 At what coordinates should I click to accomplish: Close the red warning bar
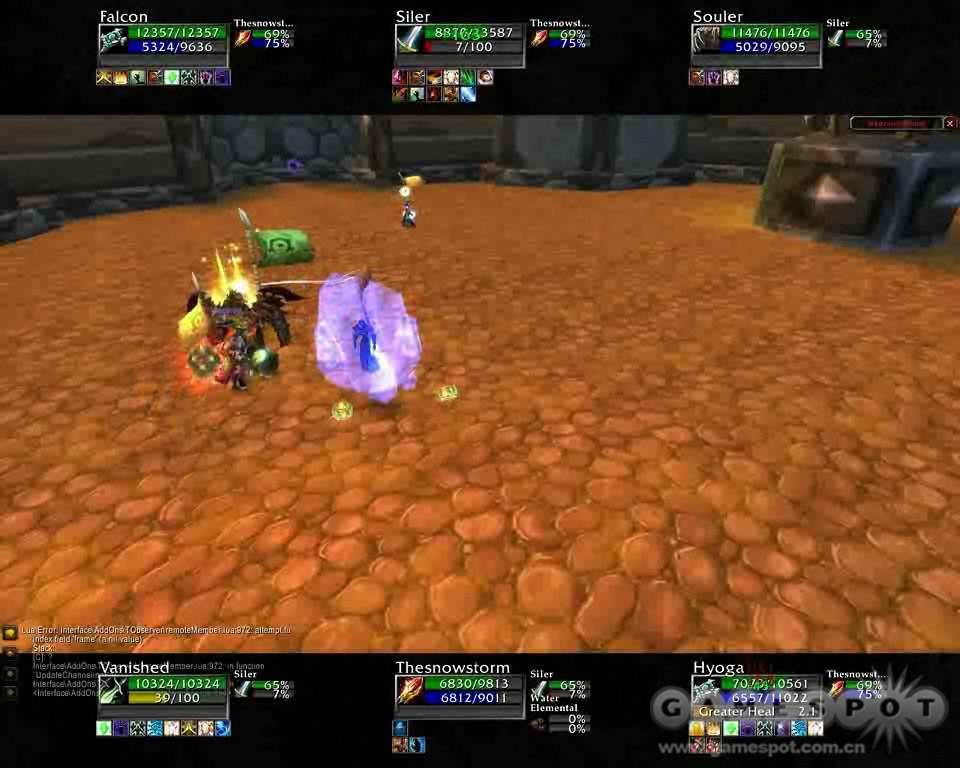click(949, 123)
